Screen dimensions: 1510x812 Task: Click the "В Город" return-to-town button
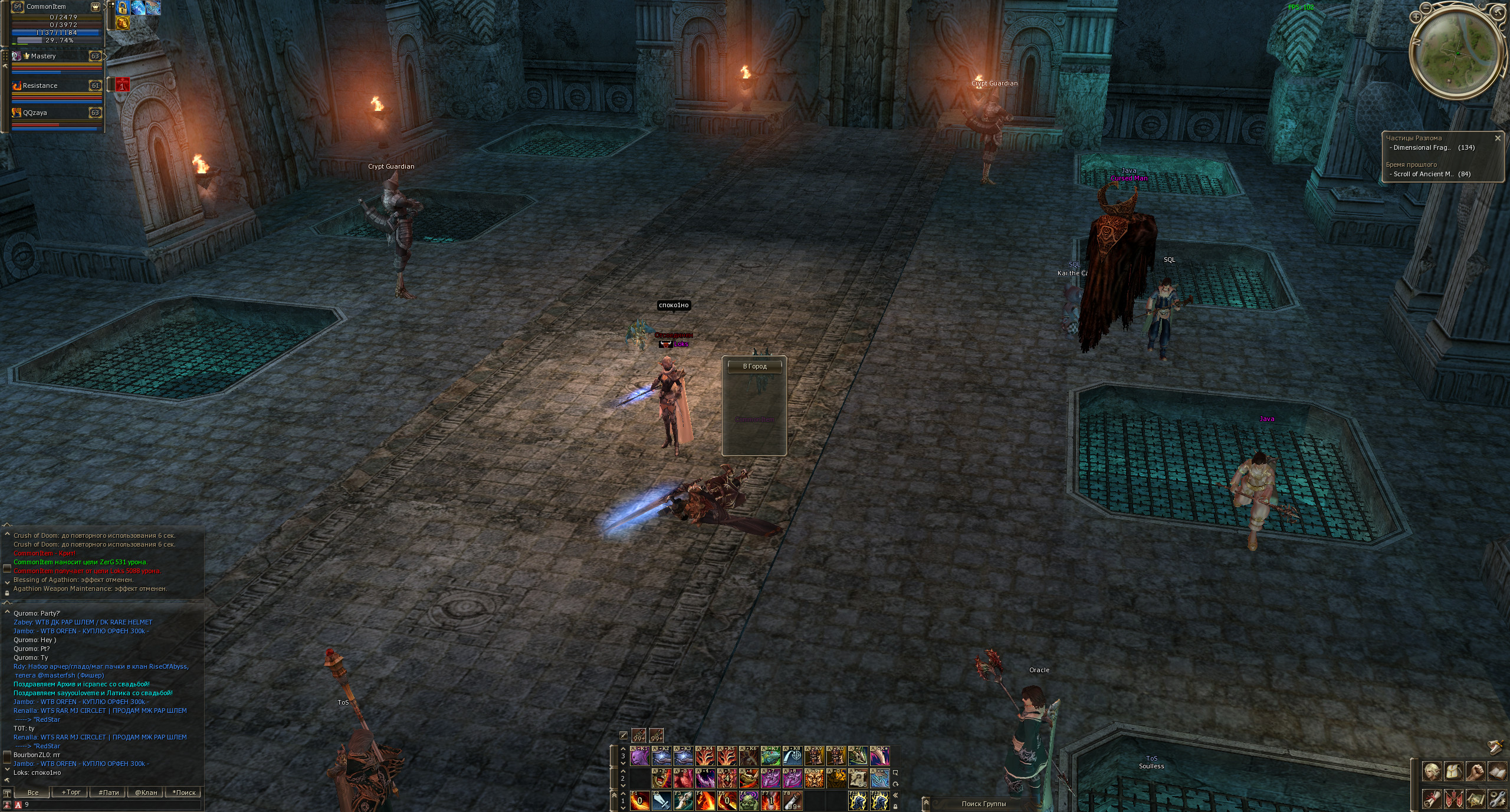(x=754, y=366)
